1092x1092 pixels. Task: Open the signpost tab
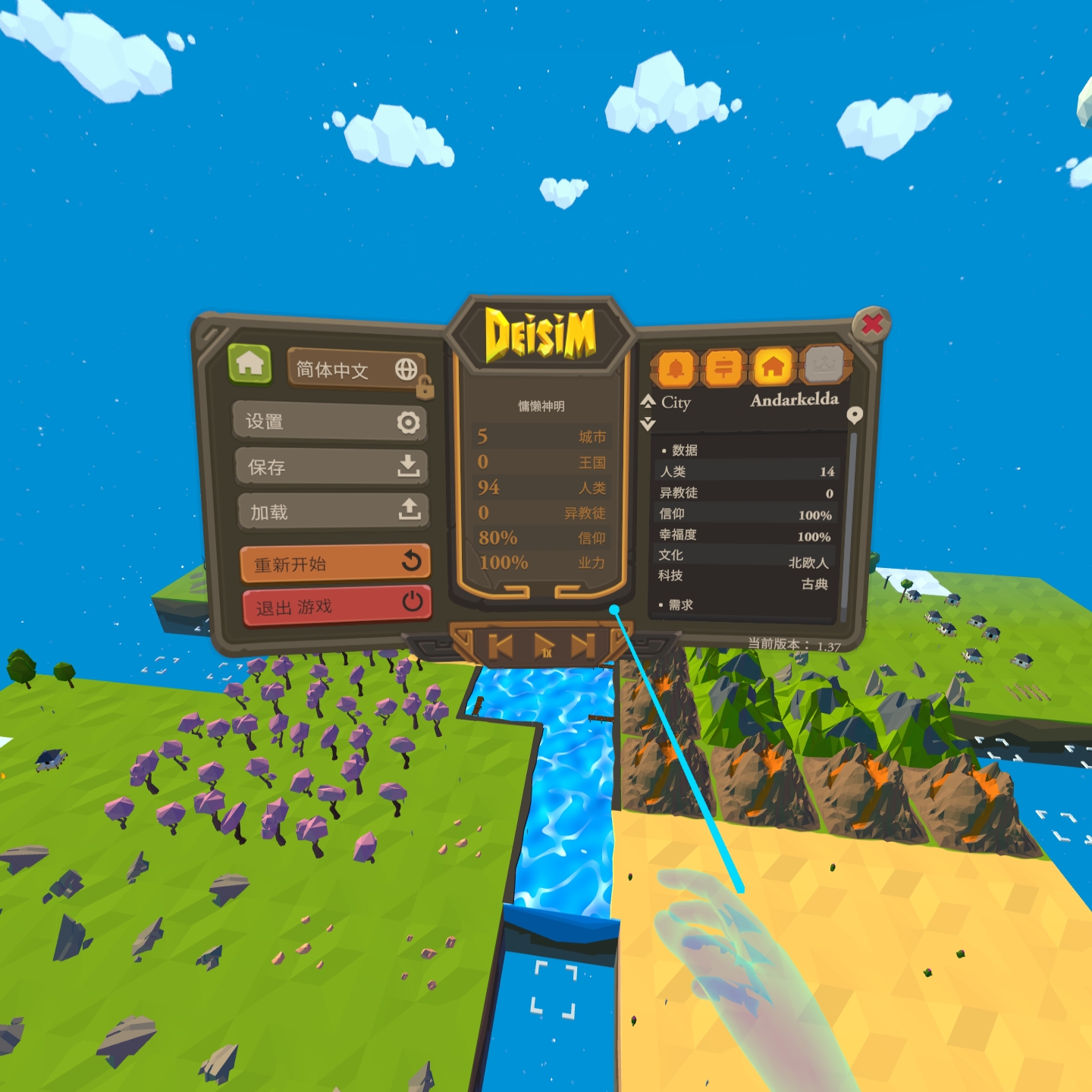(724, 369)
